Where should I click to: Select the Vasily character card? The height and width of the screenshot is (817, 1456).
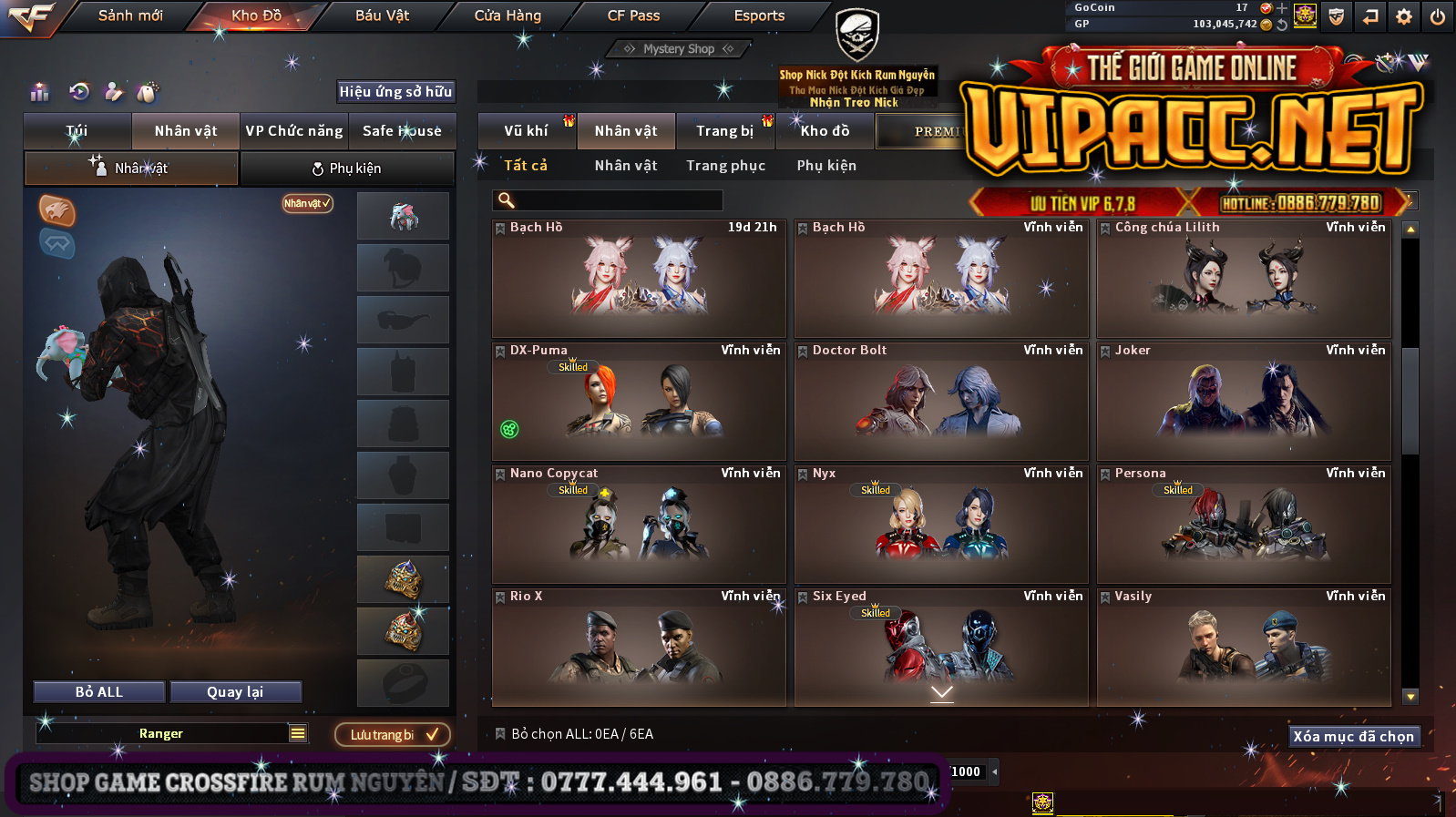click(x=1244, y=648)
